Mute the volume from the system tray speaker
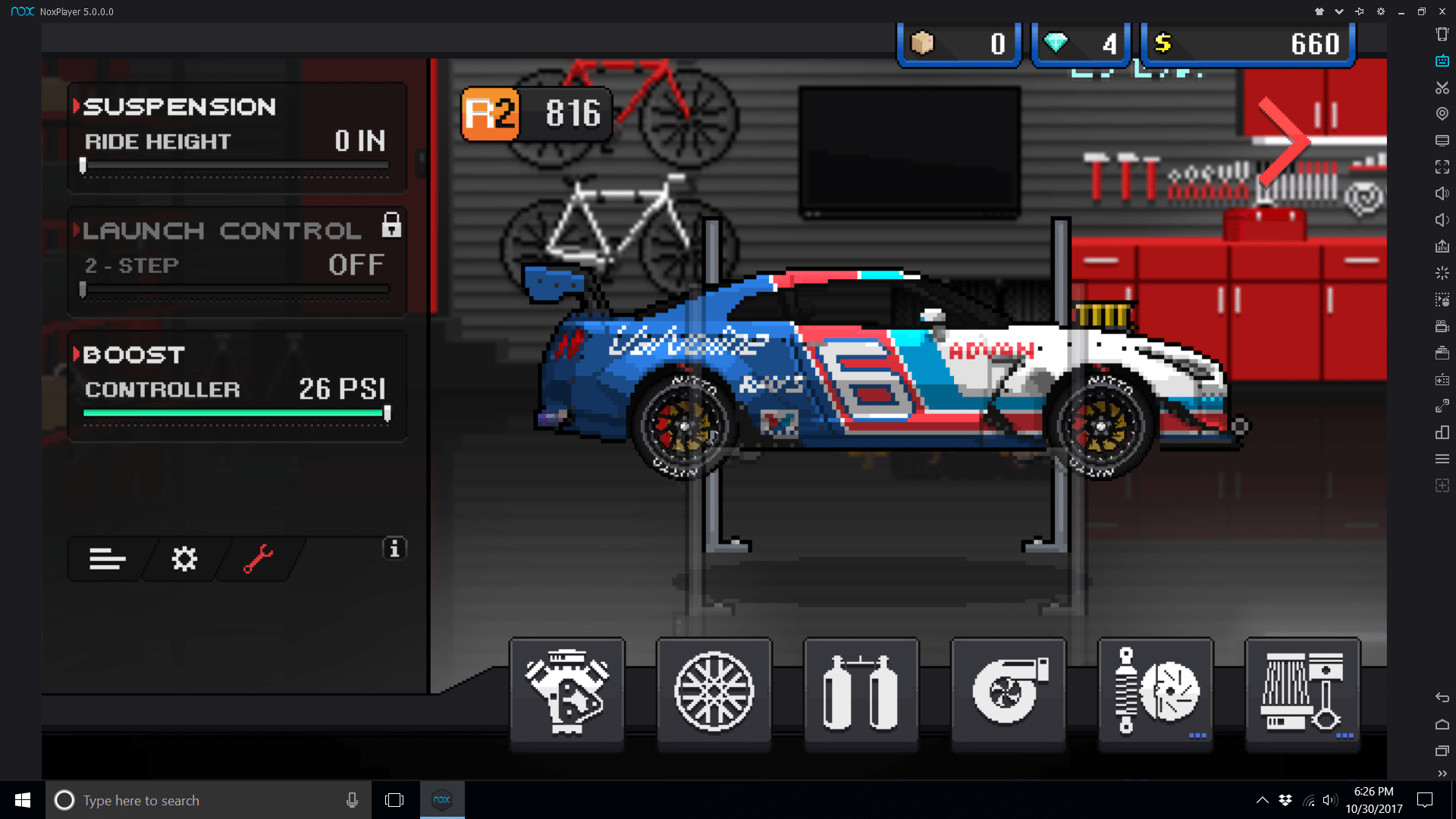Screen dimensions: 1456x819 point(1329,799)
